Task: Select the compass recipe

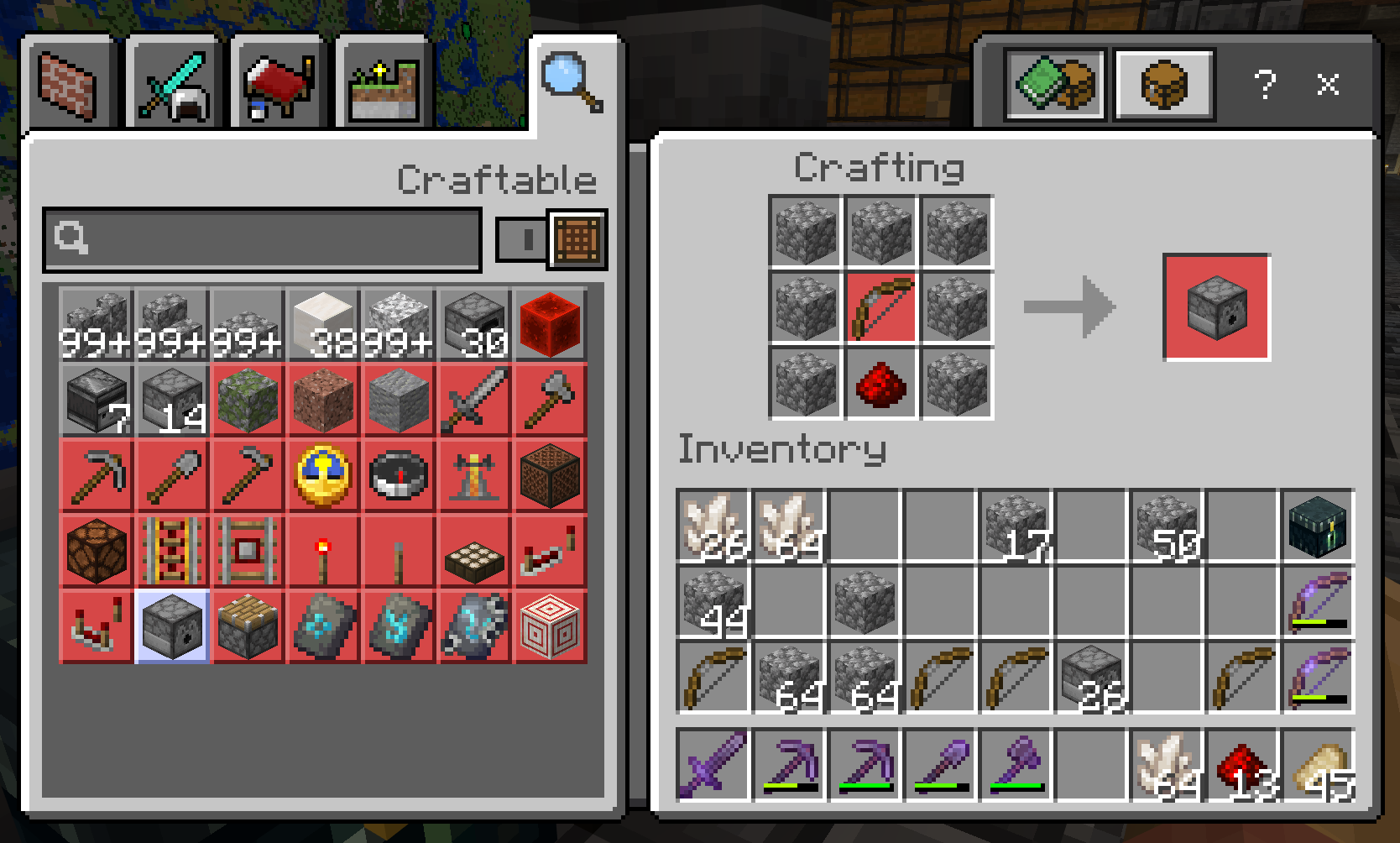Action: [x=399, y=476]
